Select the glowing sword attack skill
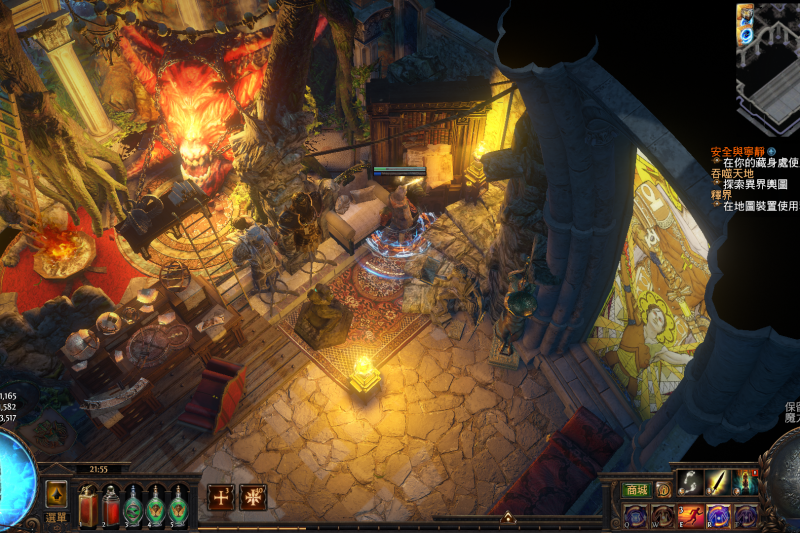The width and height of the screenshot is (800, 533). [x=719, y=483]
